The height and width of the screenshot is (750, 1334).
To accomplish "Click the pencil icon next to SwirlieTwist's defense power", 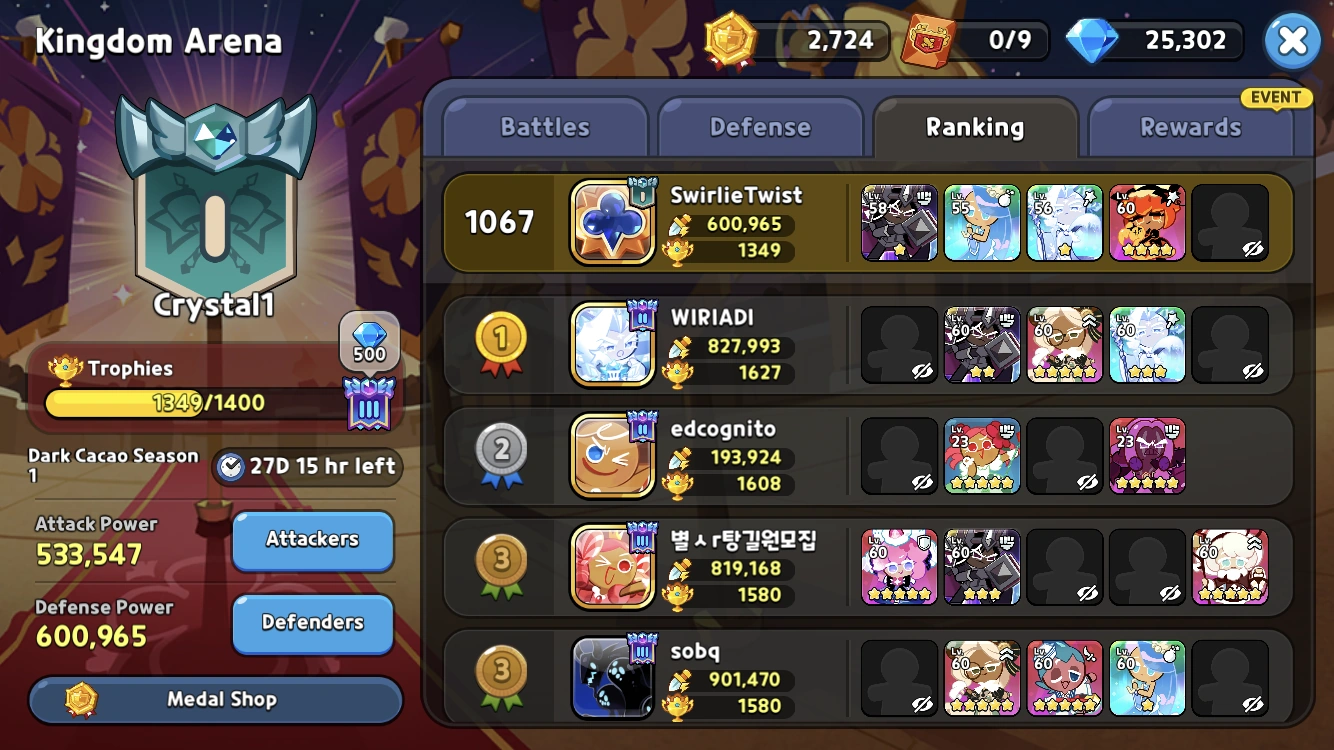I will tap(676, 224).
